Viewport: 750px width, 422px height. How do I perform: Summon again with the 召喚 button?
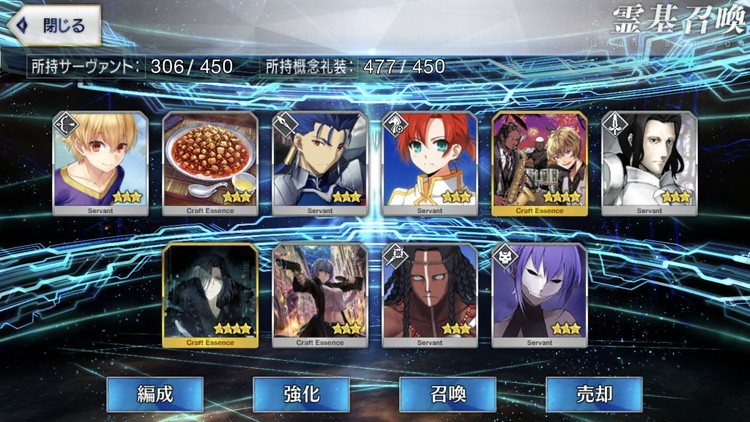pos(447,393)
